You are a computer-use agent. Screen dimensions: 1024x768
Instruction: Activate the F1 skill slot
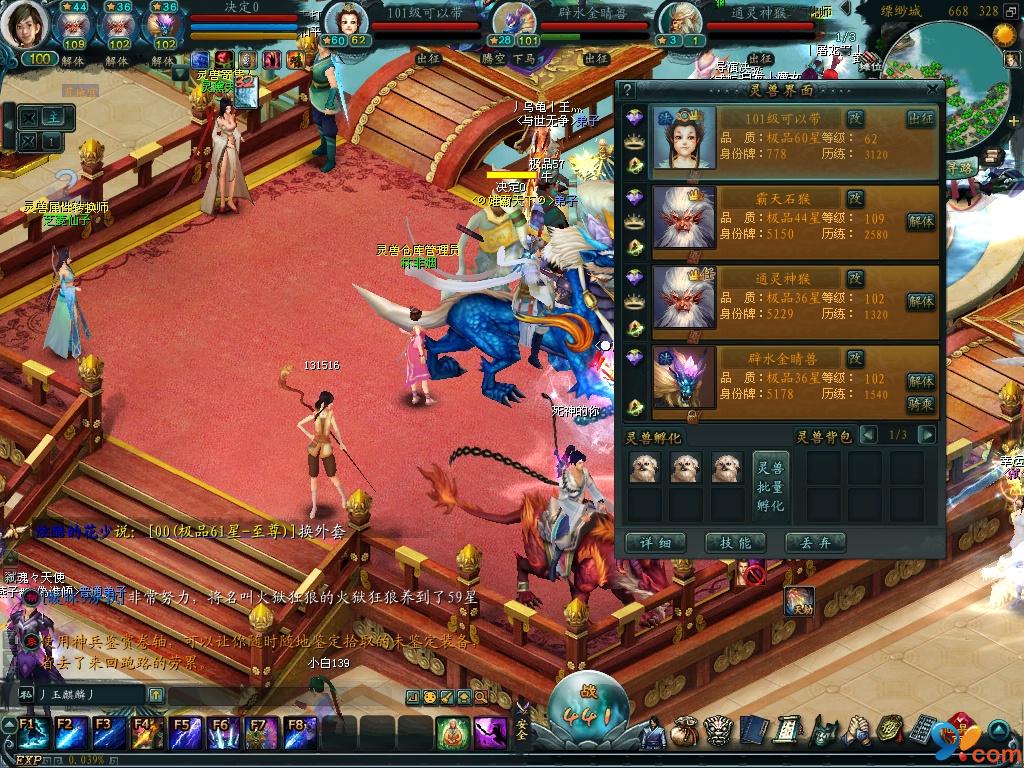30,733
